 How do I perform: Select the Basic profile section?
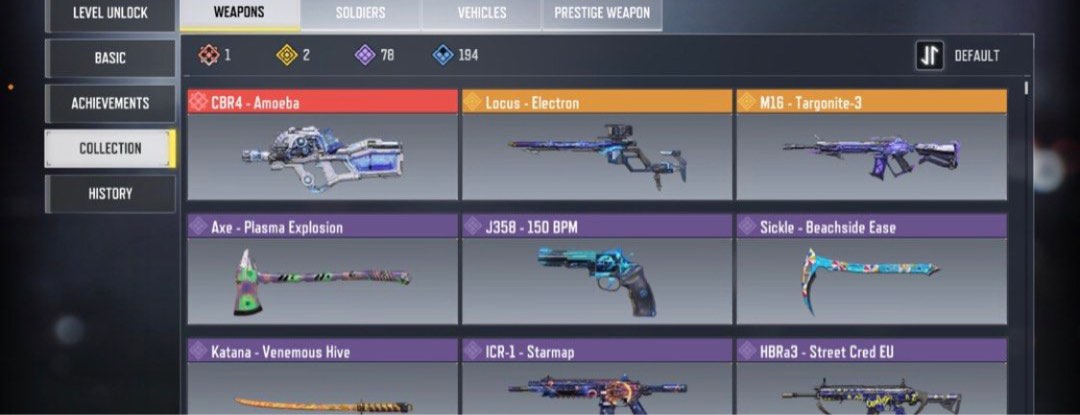click(x=110, y=58)
